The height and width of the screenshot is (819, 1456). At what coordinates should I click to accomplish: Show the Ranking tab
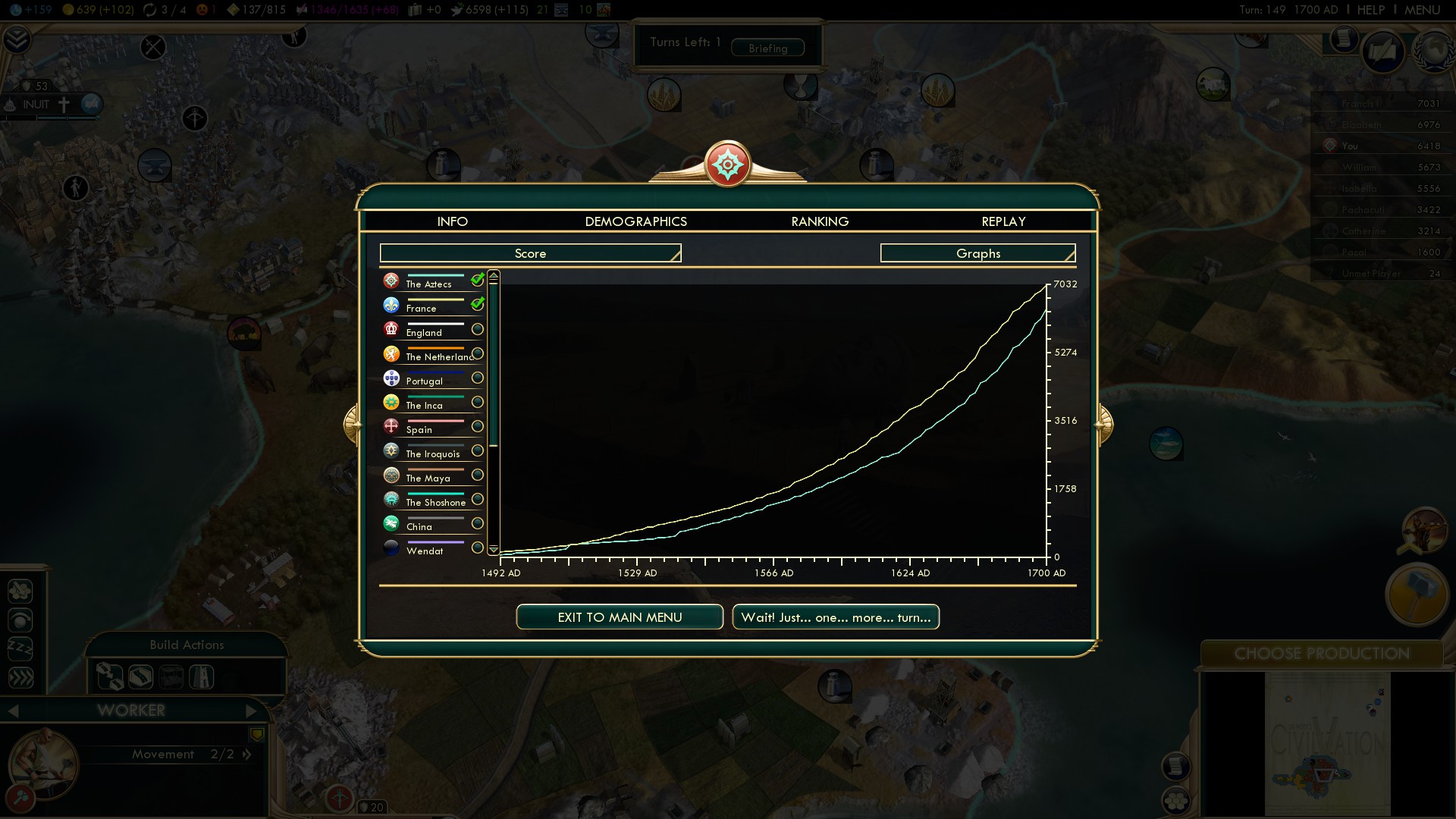[x=820, y=221]
